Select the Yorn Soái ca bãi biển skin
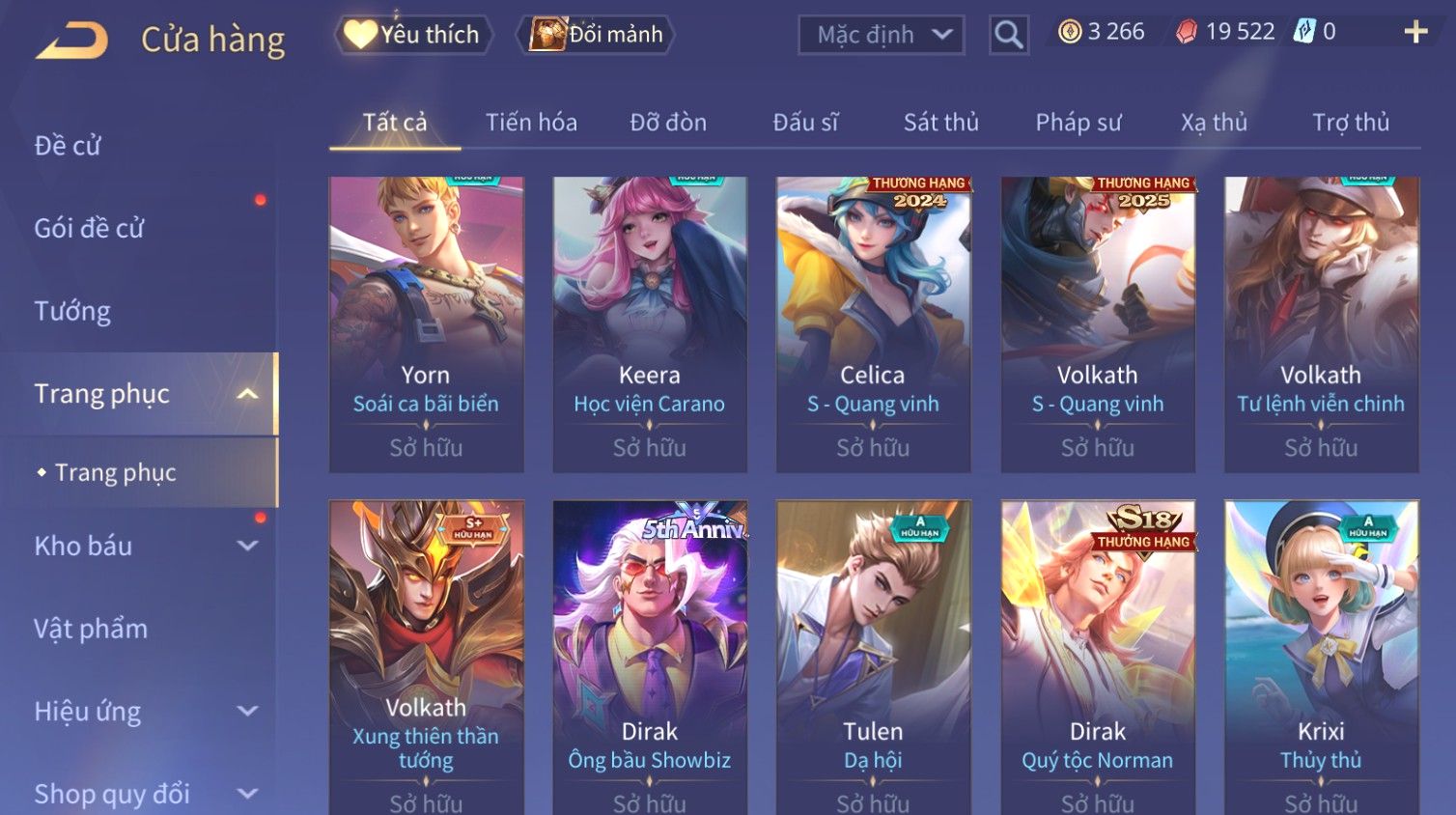The image size is (1456, 815). pyautogui.click(x=426, y=323)
